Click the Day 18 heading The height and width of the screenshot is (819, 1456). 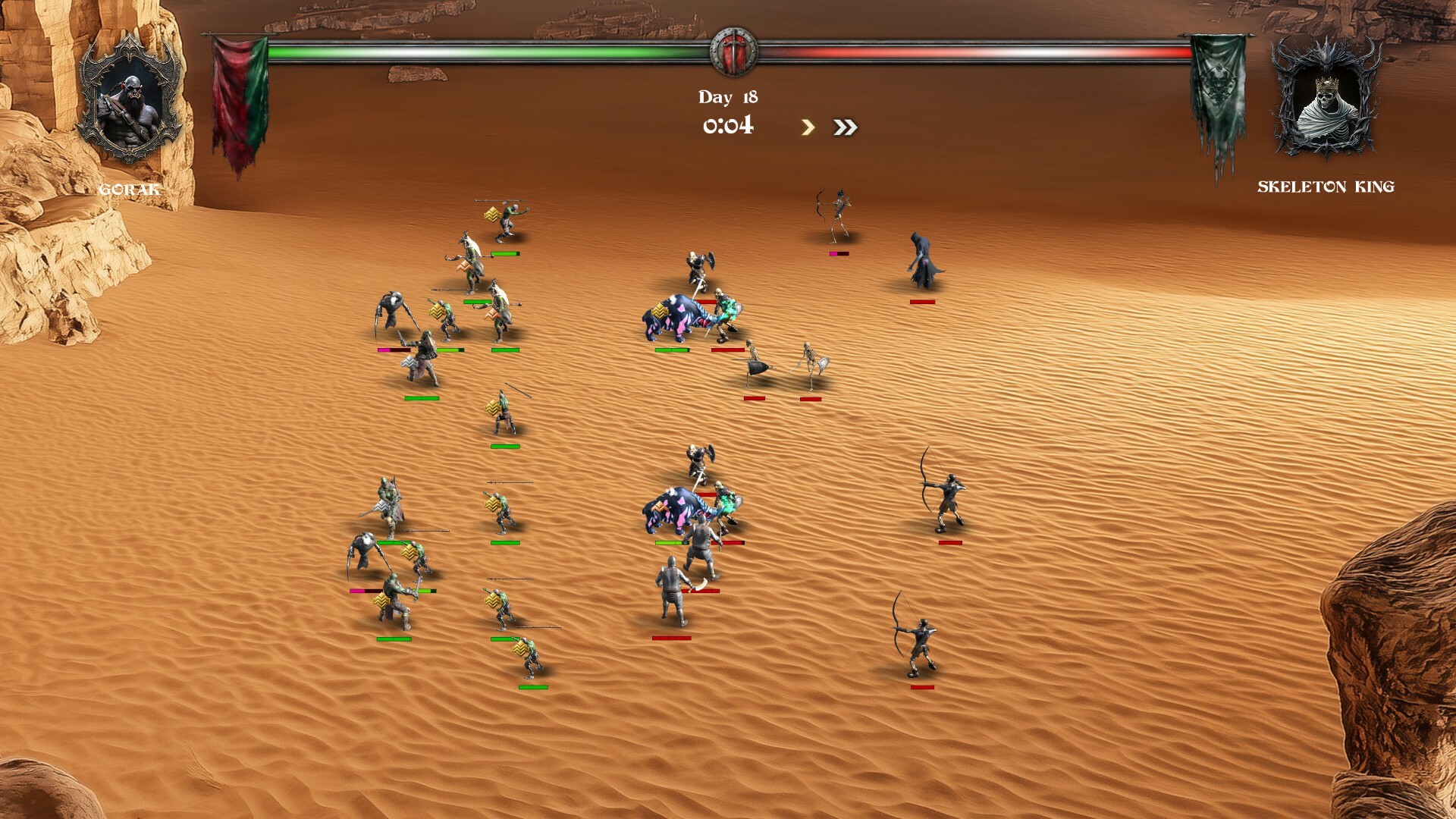click(730, 96)
